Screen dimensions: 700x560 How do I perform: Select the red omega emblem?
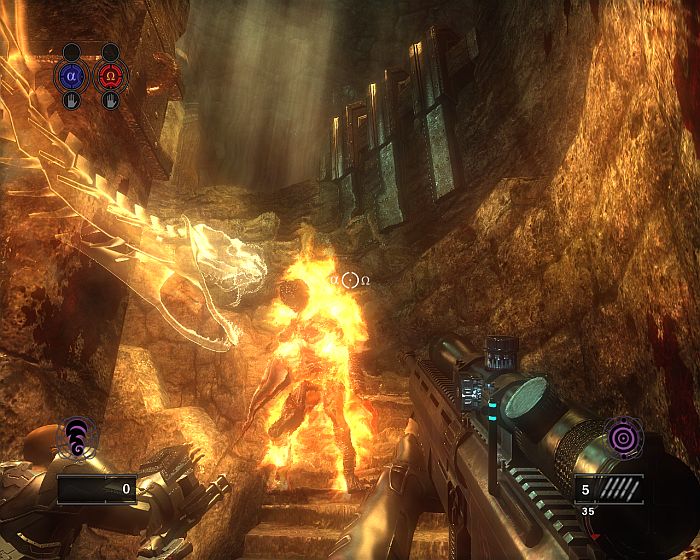click(110, 75)
